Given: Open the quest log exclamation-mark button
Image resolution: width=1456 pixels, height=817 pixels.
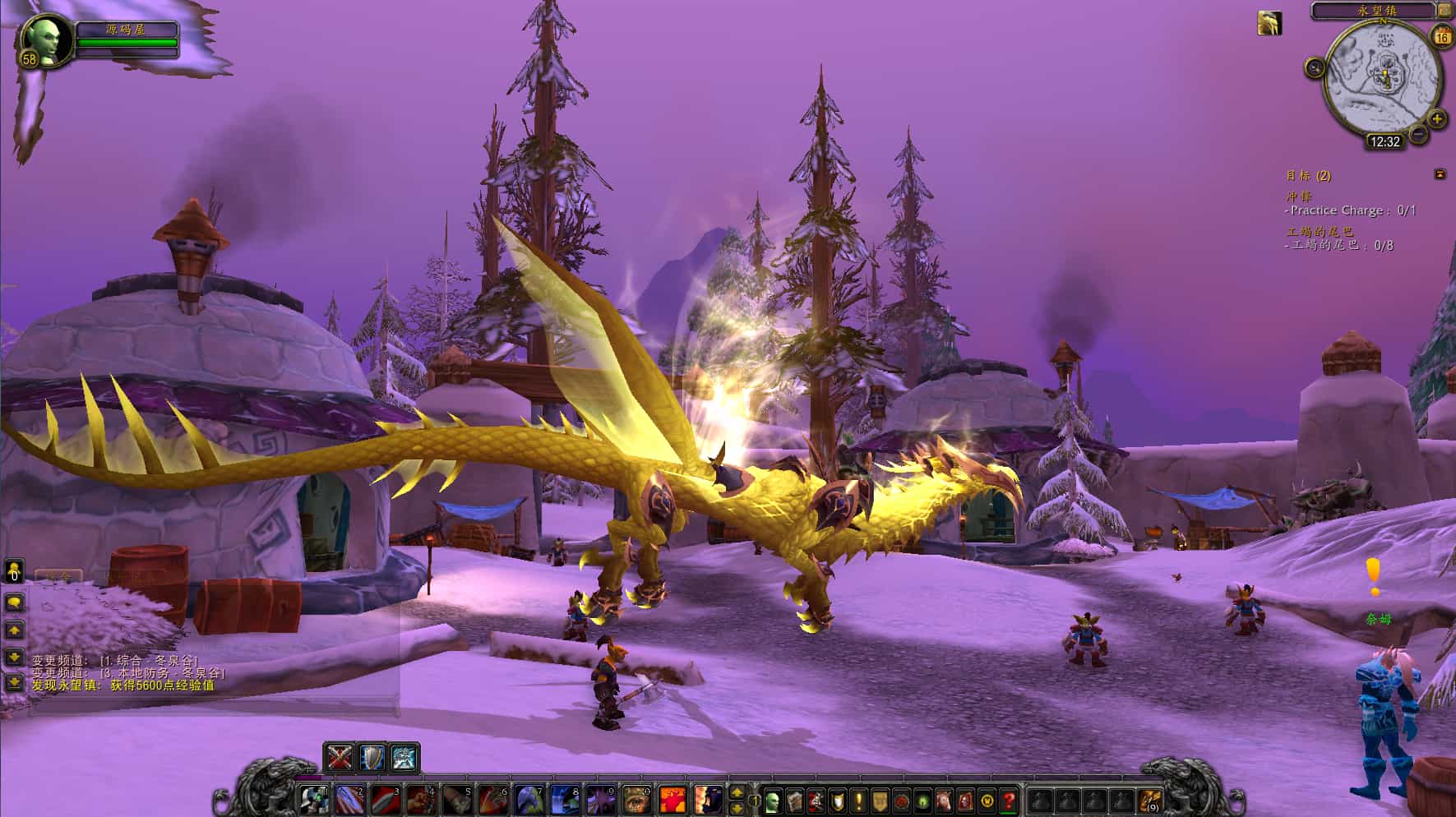Looking at the screenshot, I should pyautogui.click(x=858, y=800).
